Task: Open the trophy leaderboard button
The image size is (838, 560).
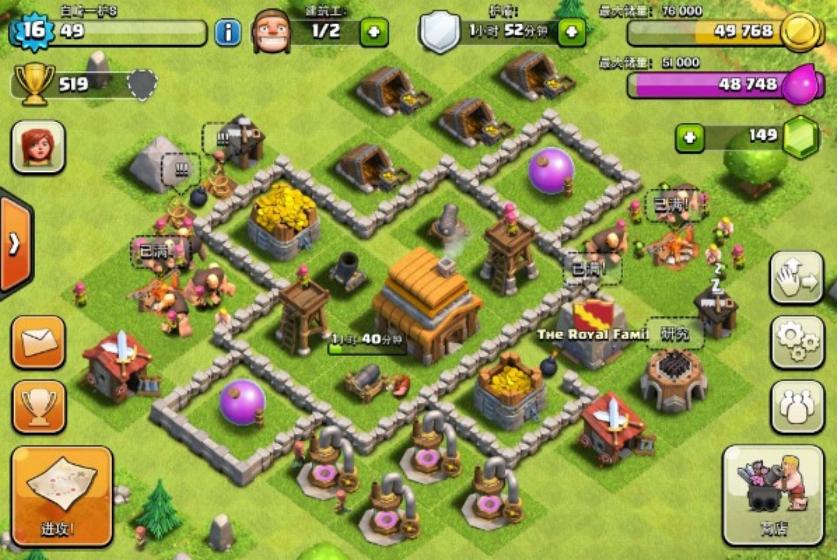Action: (39, 406)
